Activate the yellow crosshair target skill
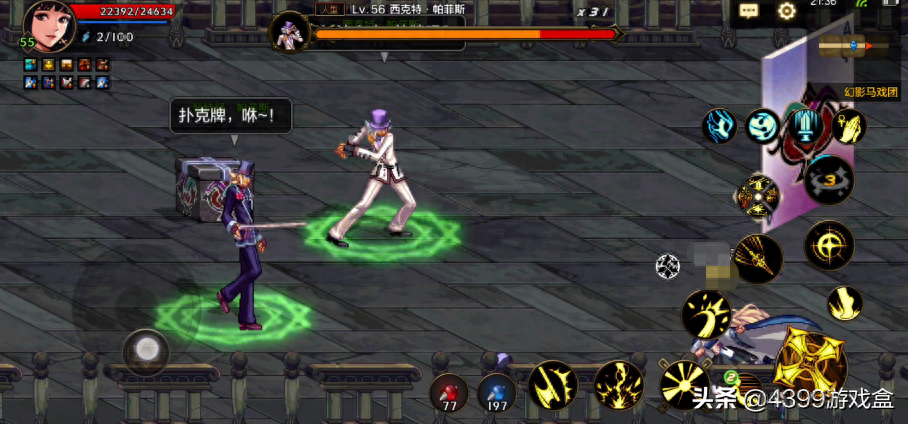The width and height of the screenshot is (908, 424). click(x=829, y=245)
